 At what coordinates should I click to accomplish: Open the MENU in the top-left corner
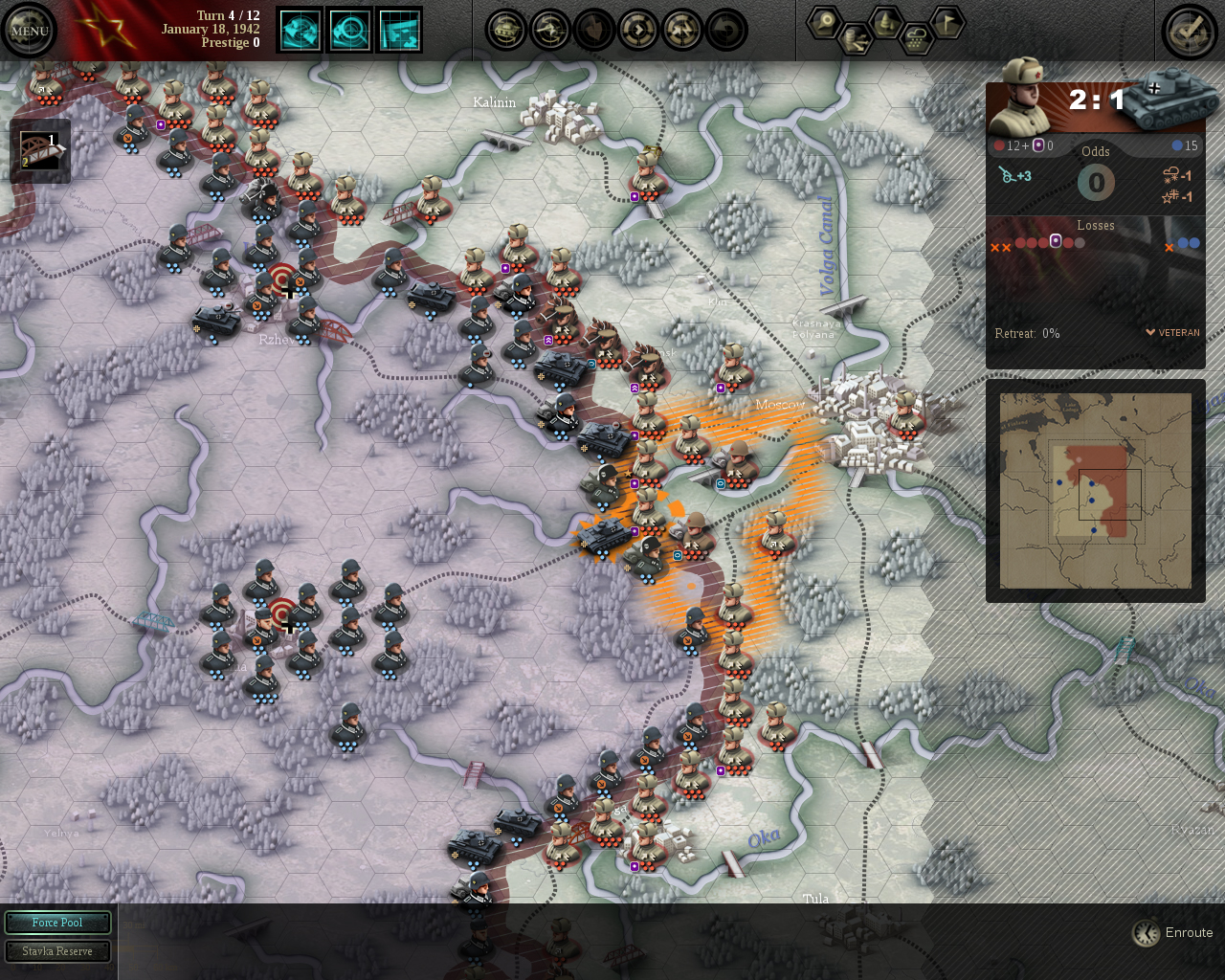click(29, 29)
